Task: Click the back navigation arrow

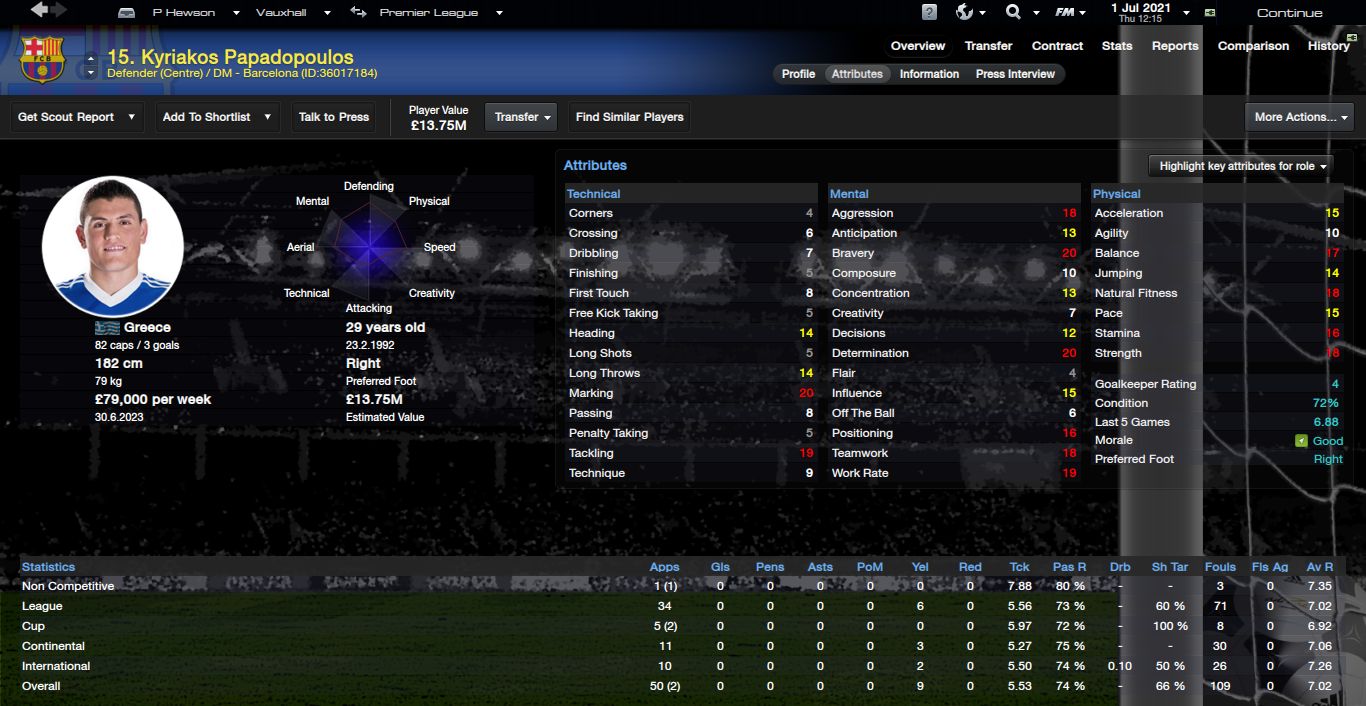Action: (40, 11)
